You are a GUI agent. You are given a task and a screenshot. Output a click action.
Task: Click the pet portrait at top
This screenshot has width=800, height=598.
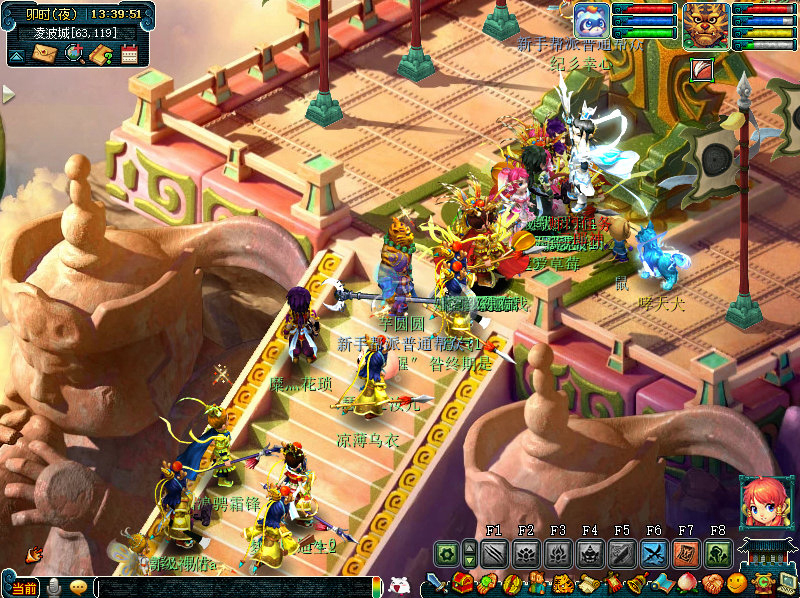pos(591,21)
